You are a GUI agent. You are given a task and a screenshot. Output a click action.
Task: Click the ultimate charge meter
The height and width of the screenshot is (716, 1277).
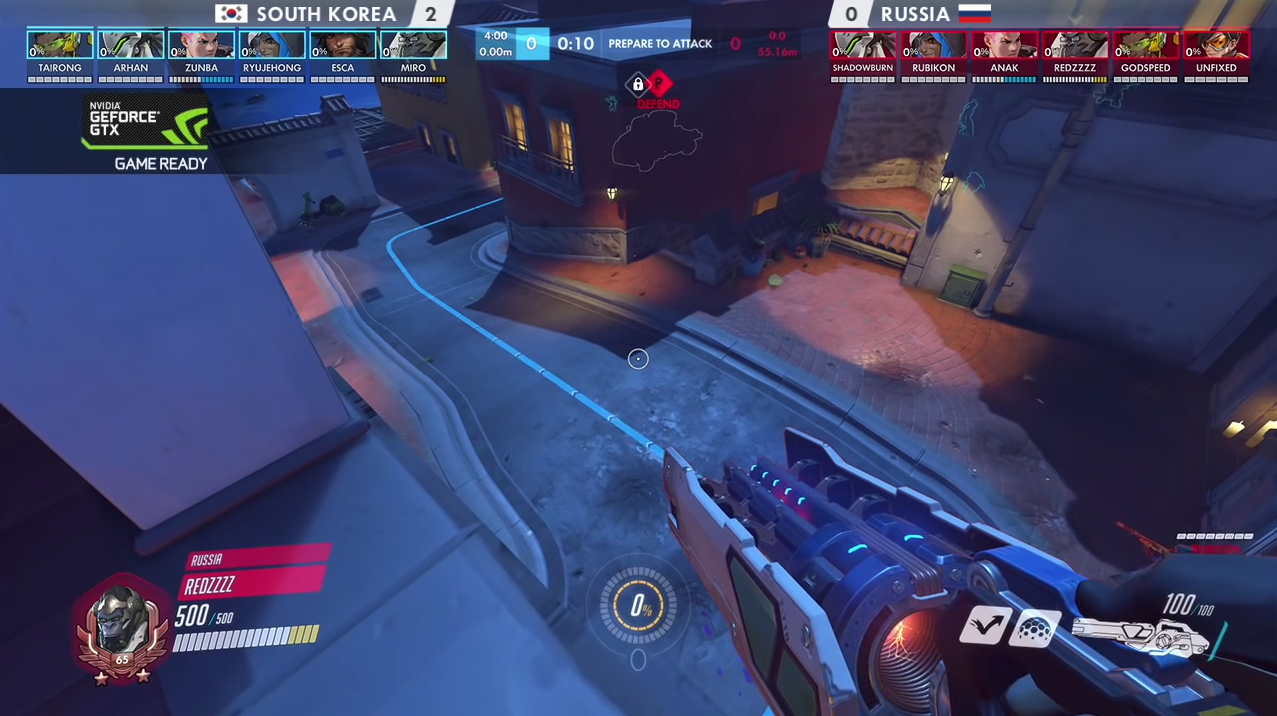(x=638, y=606)
